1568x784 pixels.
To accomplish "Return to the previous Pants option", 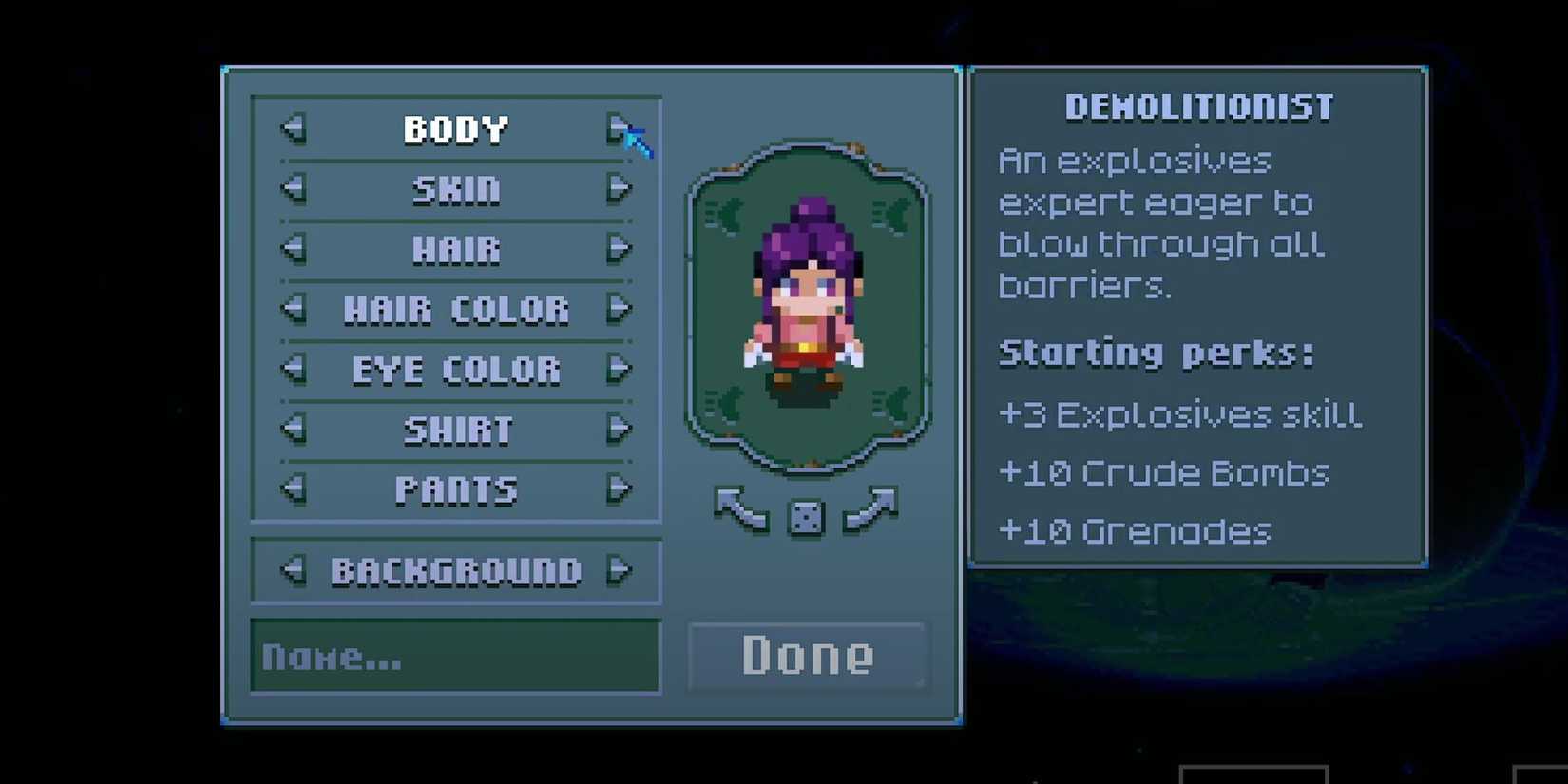I will pos(295,490).
